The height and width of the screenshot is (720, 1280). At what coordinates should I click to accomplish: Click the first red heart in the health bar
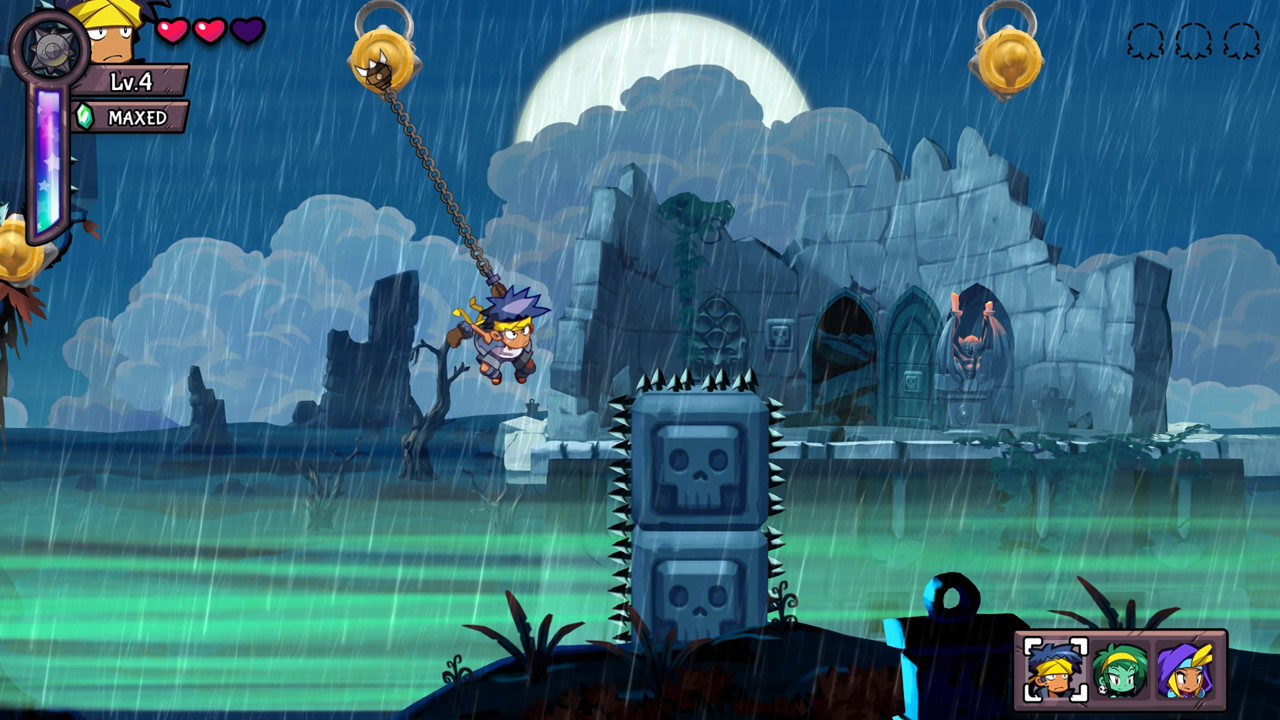[172, 30]
